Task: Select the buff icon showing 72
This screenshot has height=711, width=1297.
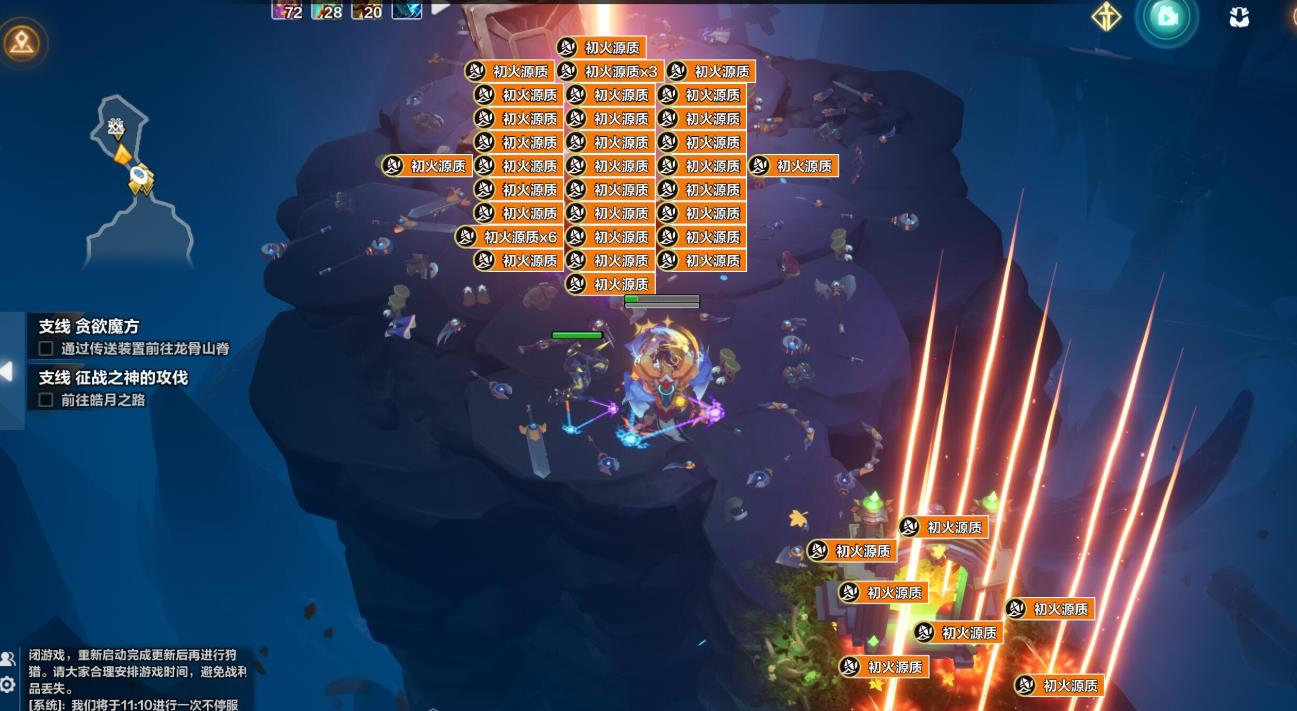Action: point(286,10)
